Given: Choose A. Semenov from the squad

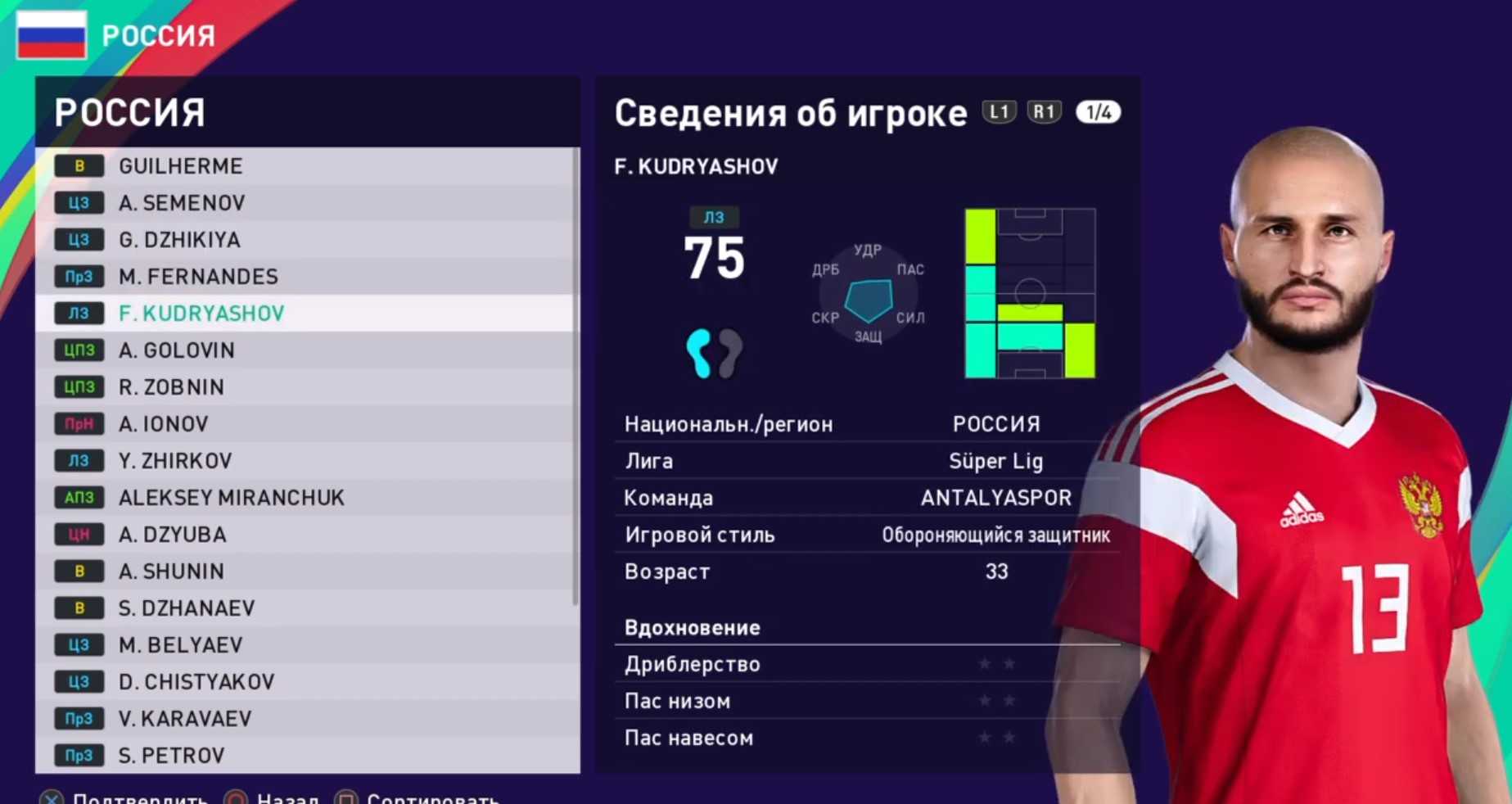Looking at the screenshot, I should click(x=182, y=203).
